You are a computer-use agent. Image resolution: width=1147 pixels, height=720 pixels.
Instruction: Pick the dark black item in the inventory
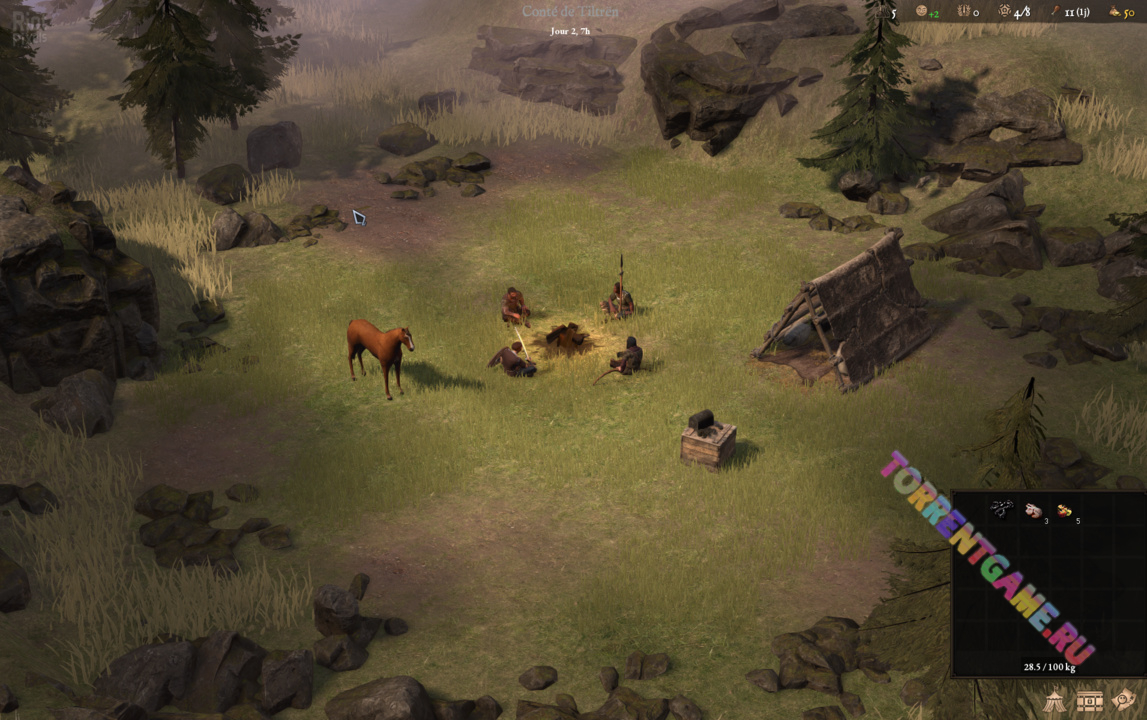point(1001,509)
